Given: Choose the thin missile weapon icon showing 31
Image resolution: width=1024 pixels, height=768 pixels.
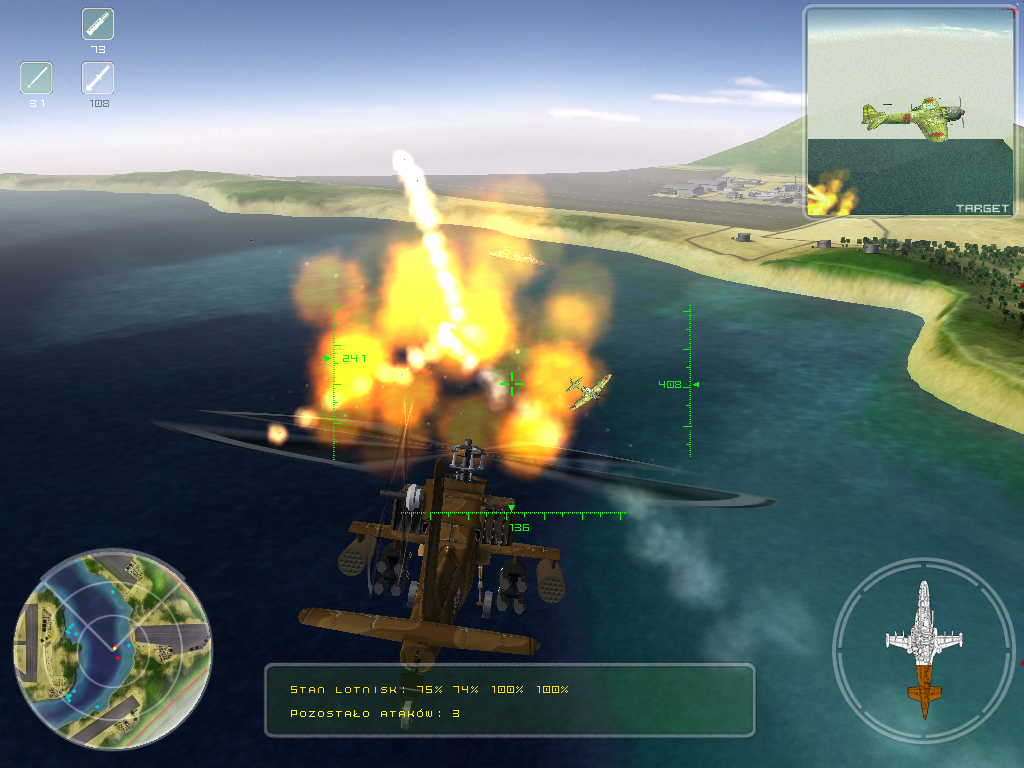Looking at the screenshot, I should [37, 78].
